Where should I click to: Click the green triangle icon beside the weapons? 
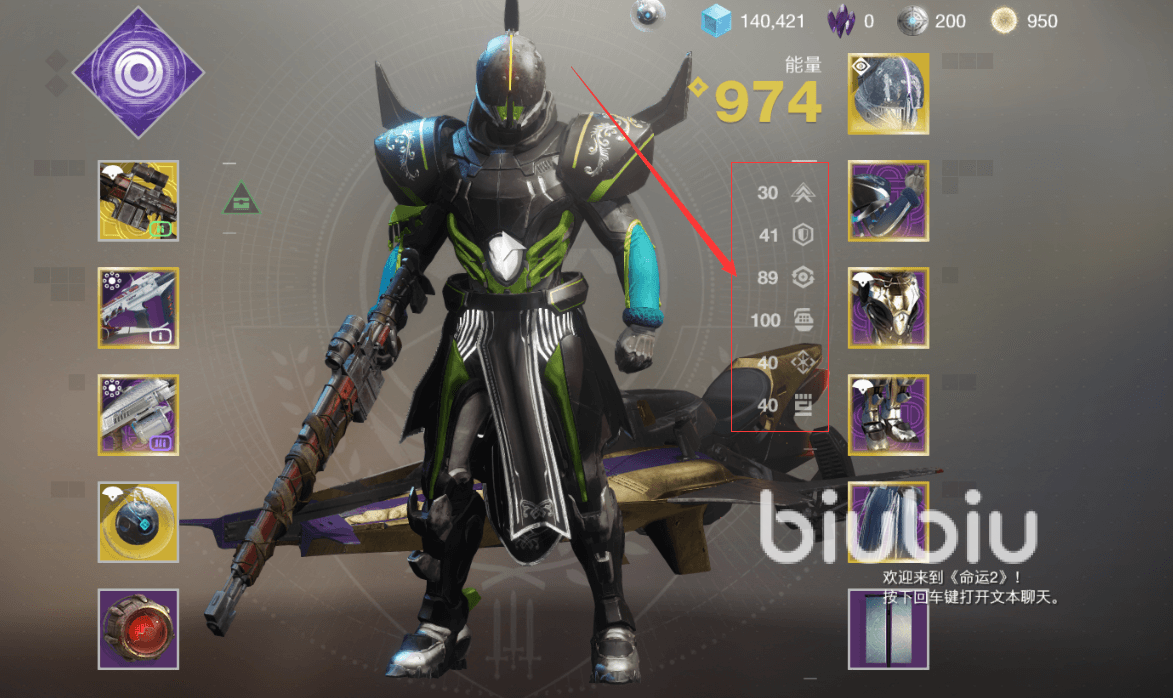coord(241,198)
